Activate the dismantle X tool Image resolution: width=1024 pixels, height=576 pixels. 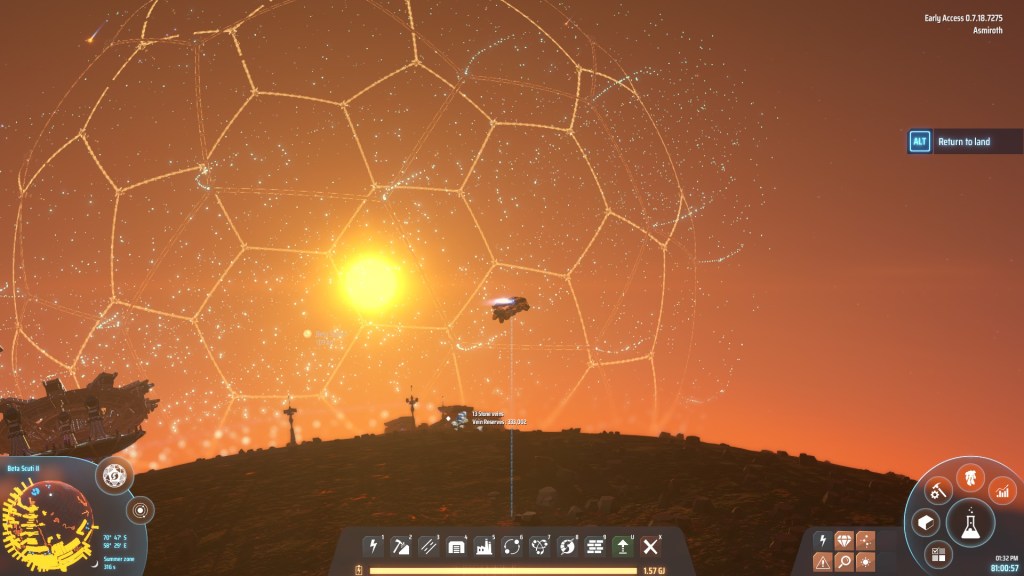point(651,546)
